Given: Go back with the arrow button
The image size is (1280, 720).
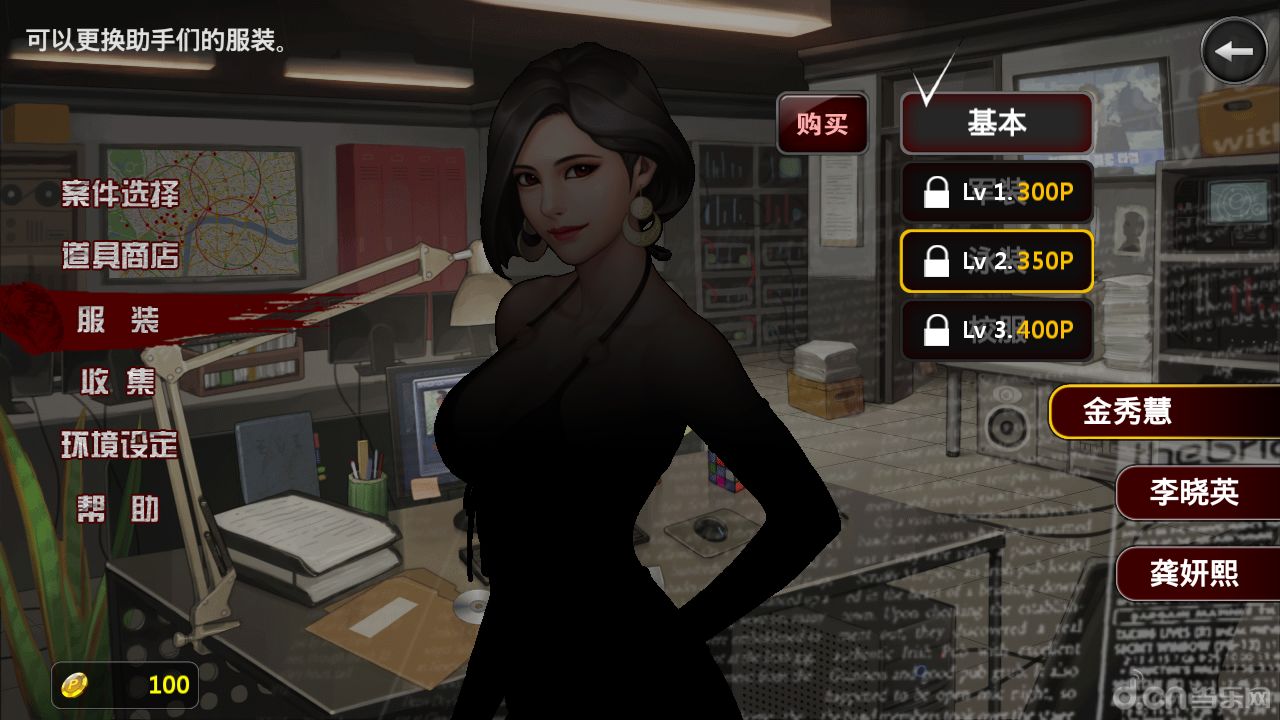Looking at the screenshot, I should 1234,51.
